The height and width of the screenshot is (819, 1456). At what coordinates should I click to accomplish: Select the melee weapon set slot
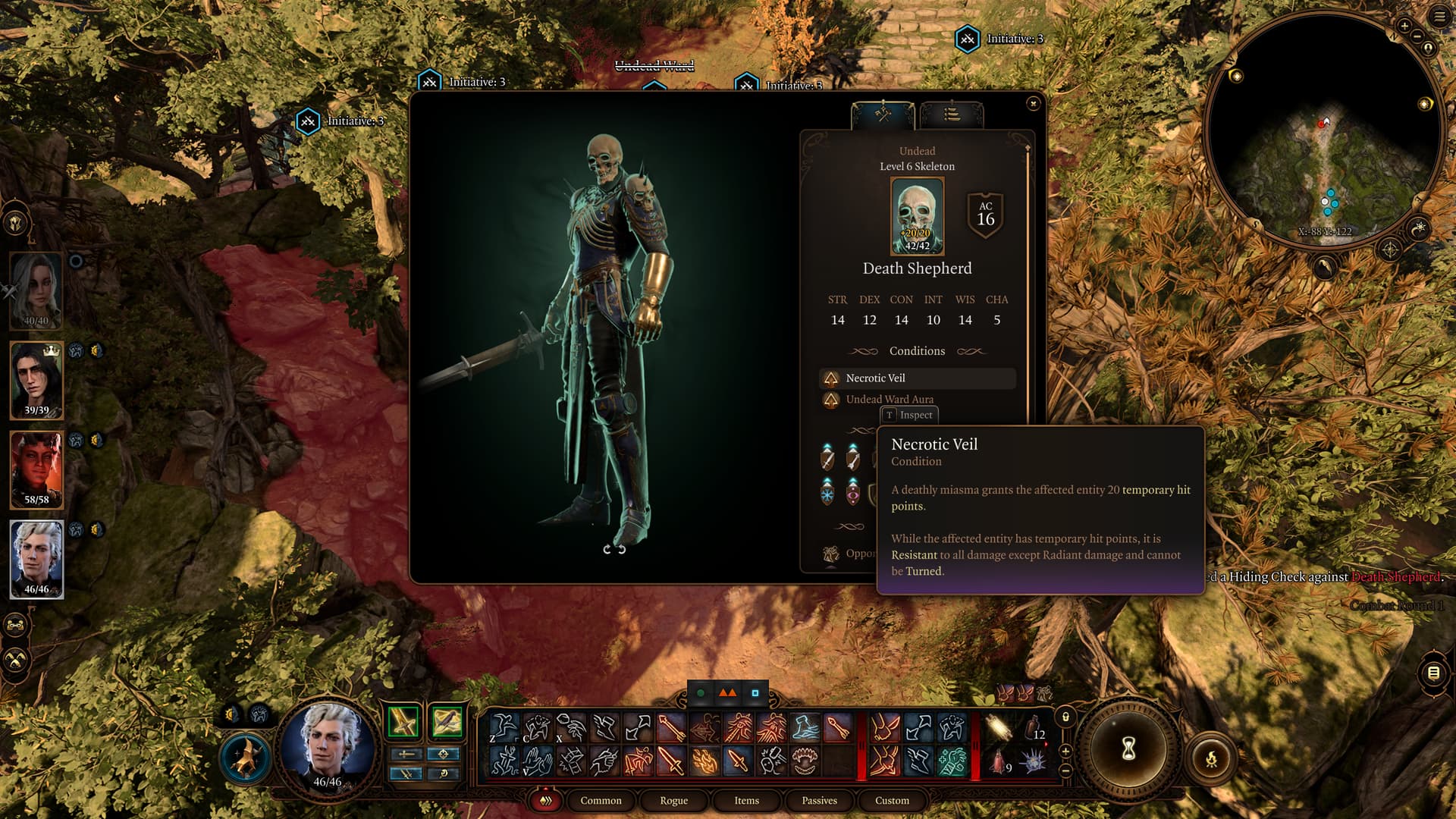click(403, 722)
